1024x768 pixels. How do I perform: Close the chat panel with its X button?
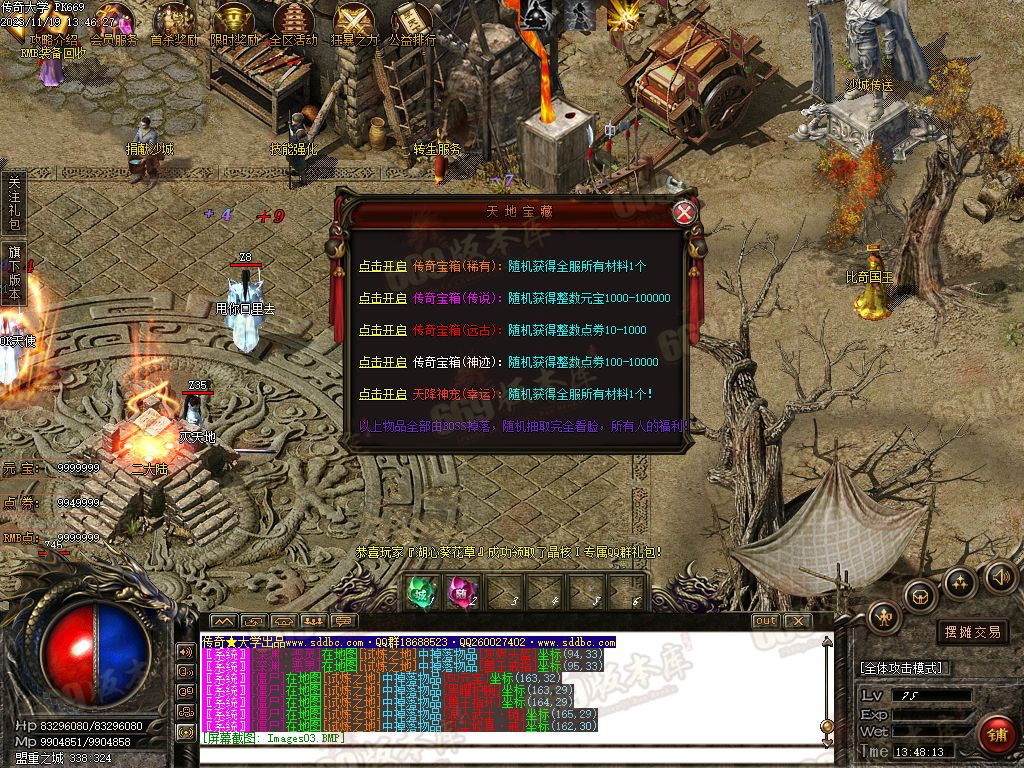click(796, 621)
